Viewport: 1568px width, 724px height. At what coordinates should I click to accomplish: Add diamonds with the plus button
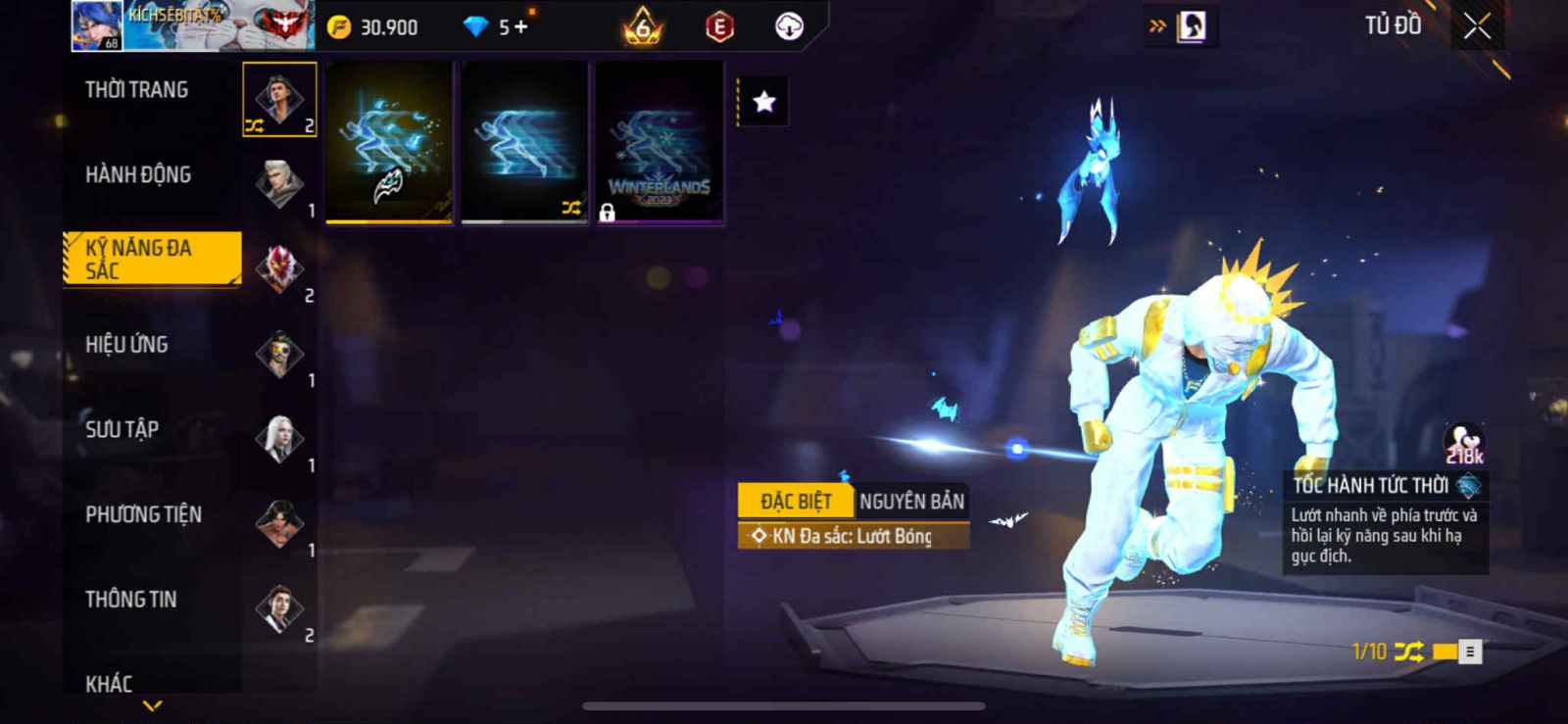(x=521, y=26)
